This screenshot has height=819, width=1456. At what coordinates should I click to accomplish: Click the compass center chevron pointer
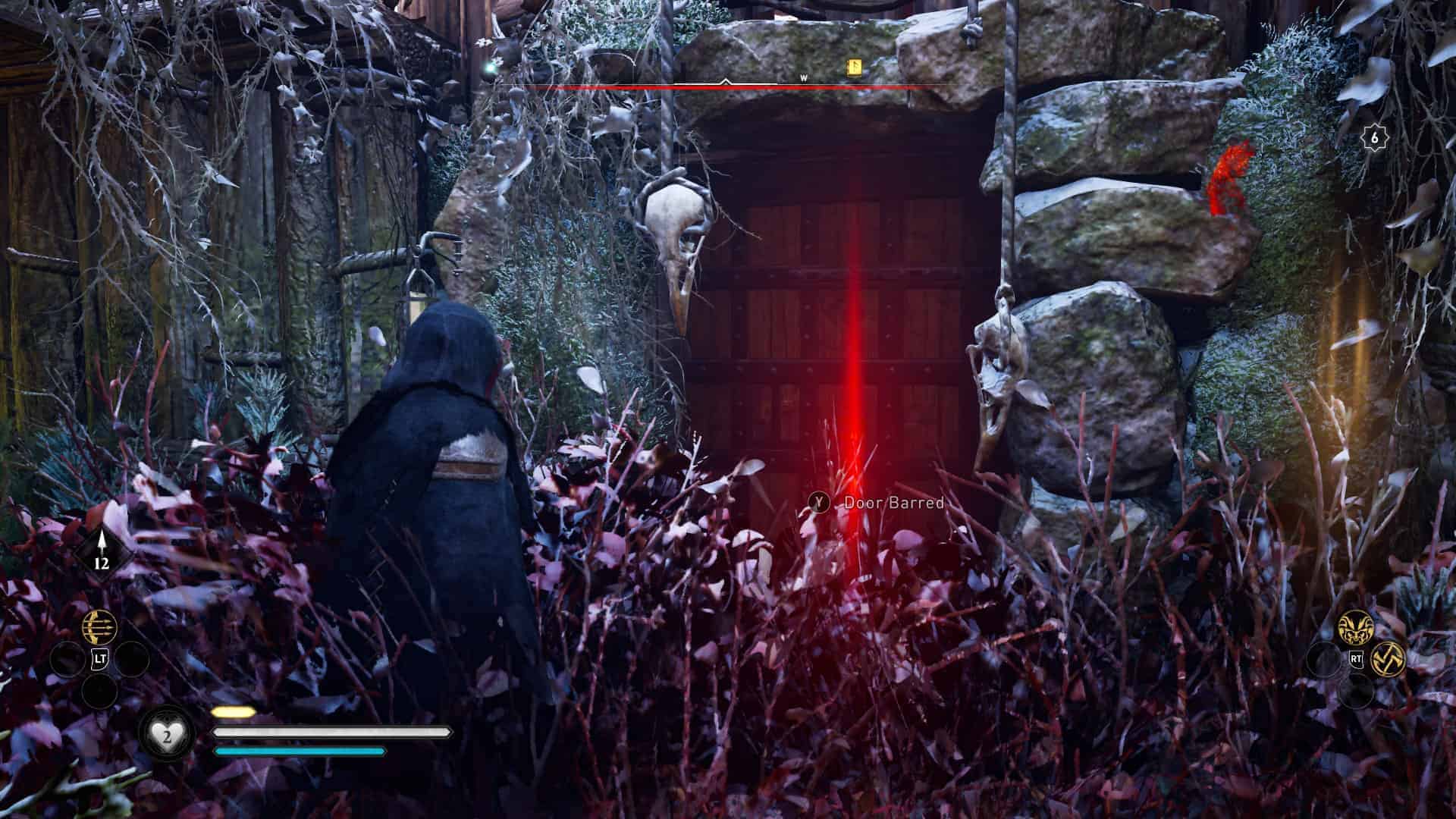(726, 81)
